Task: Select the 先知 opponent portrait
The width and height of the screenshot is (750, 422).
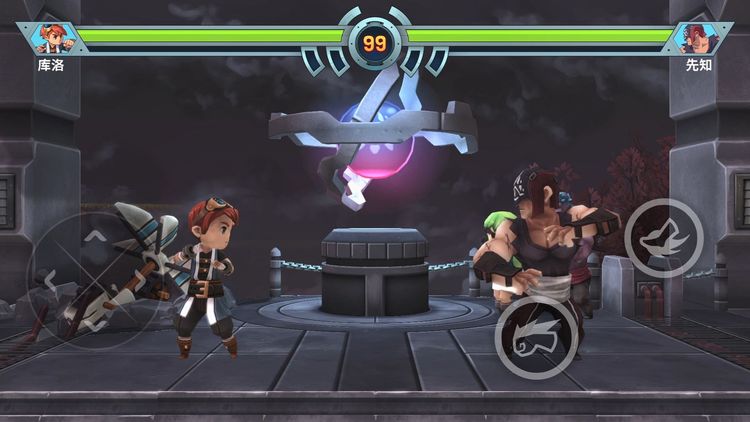Action: 697,39
